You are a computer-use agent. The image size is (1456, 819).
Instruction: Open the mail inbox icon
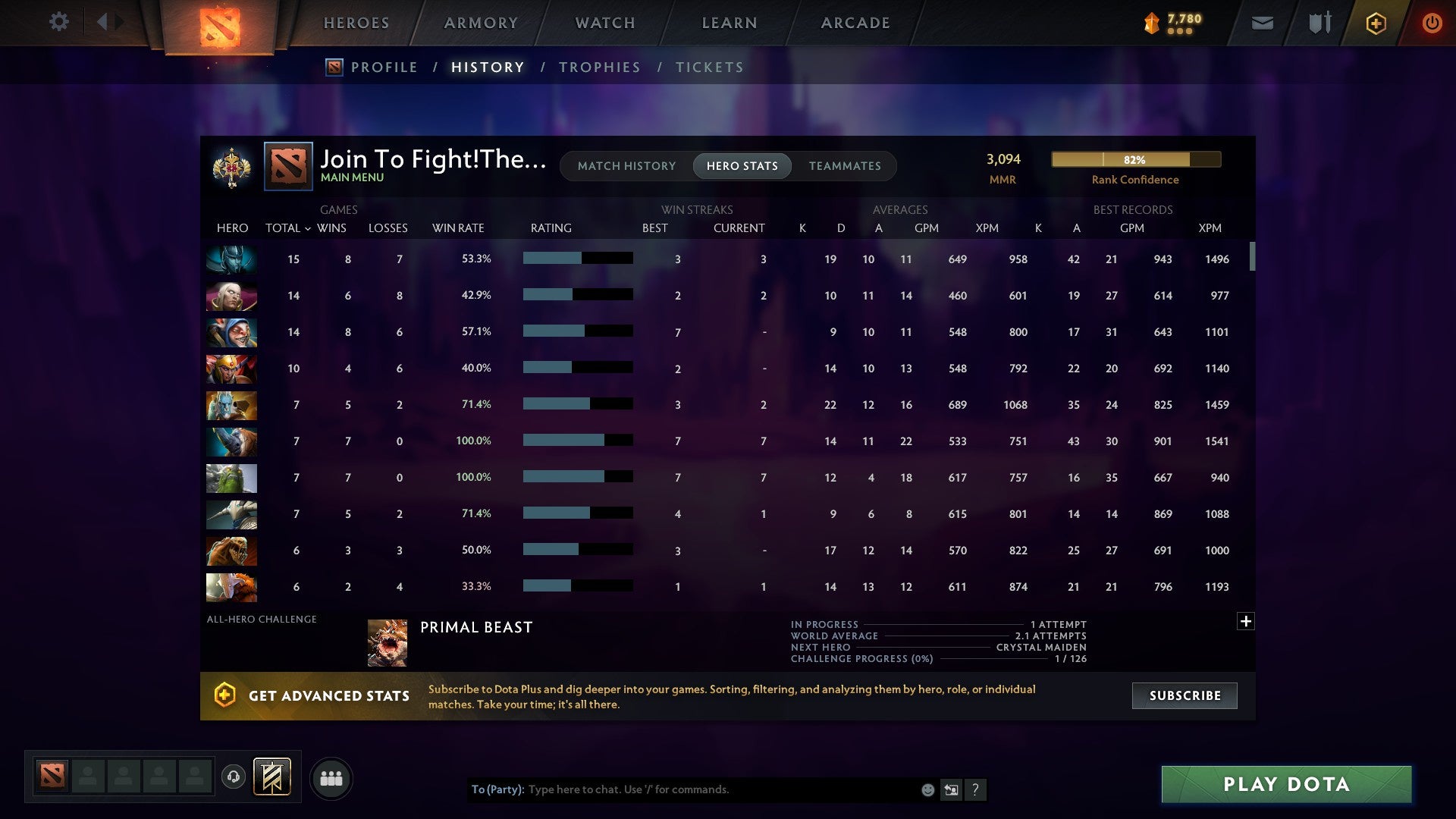1262,23
